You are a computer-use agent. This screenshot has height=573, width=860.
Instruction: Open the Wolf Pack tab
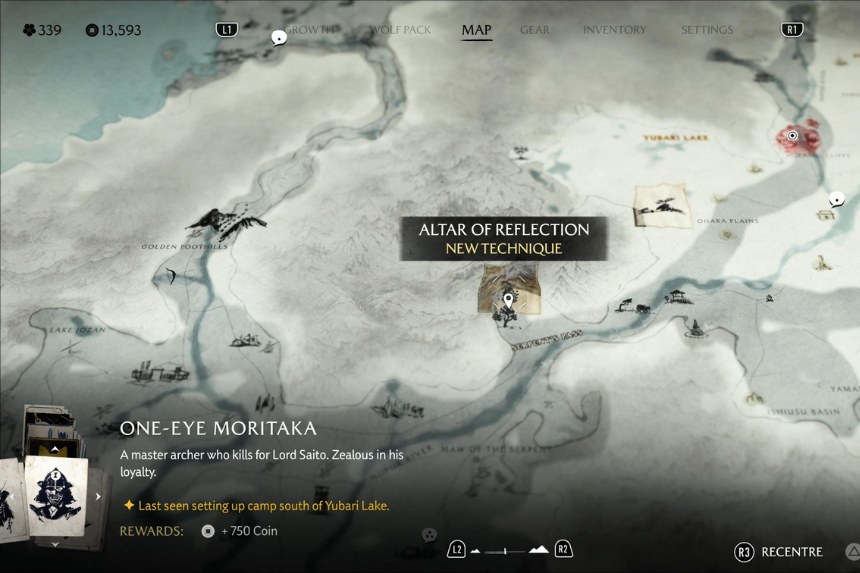[x=400, y=30]
